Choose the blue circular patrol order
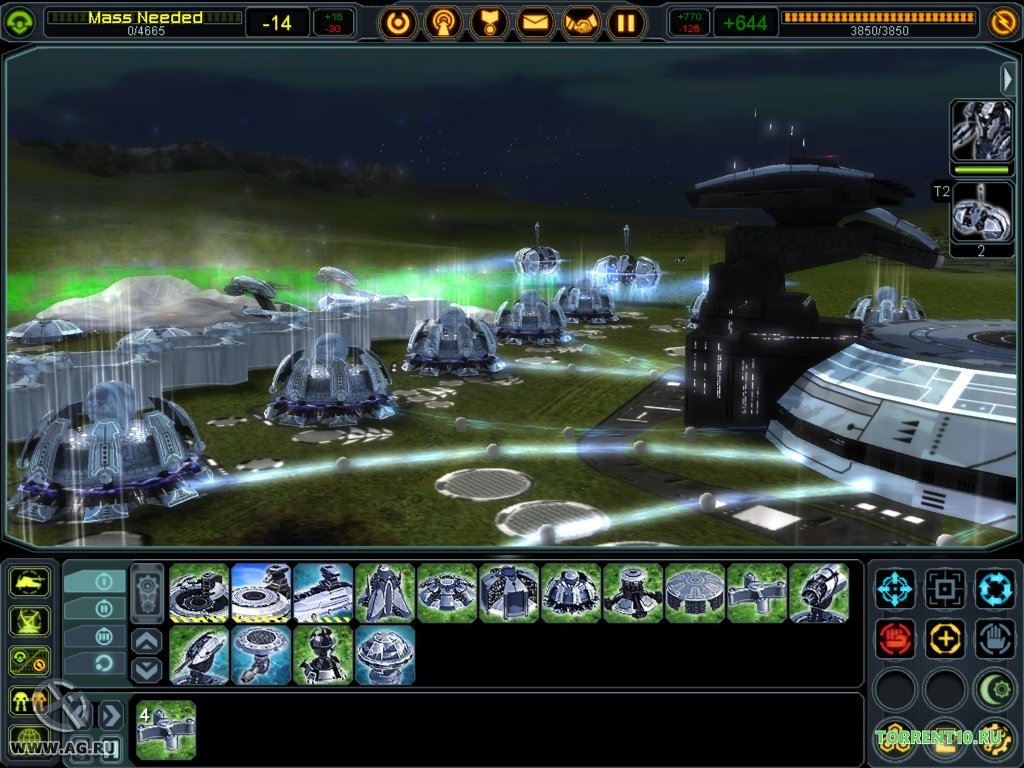 (x=995, y=589)
